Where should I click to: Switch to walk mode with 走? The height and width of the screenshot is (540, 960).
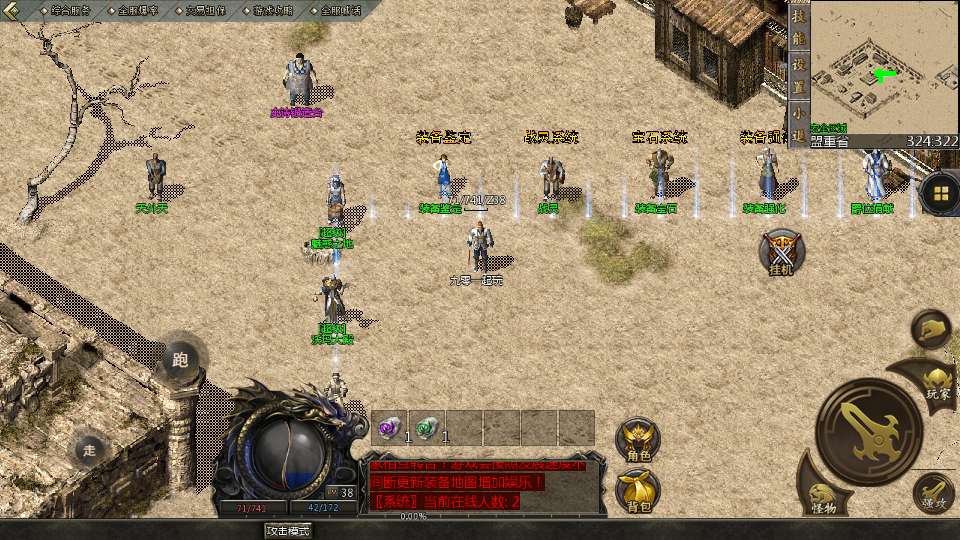(90, 450)
